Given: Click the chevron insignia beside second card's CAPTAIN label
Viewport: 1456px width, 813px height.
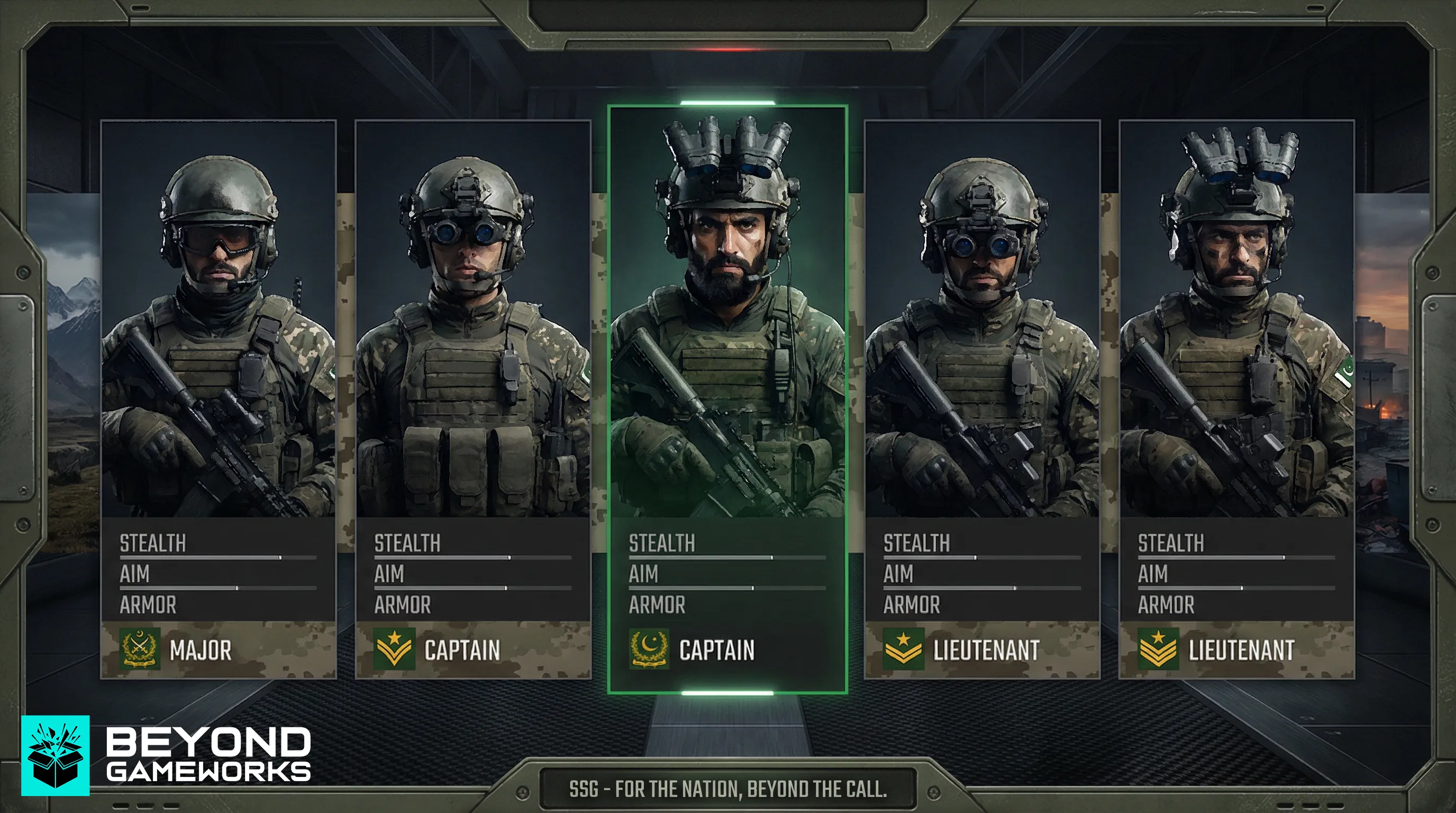Looking at the screenshot, I should [394, 649].
